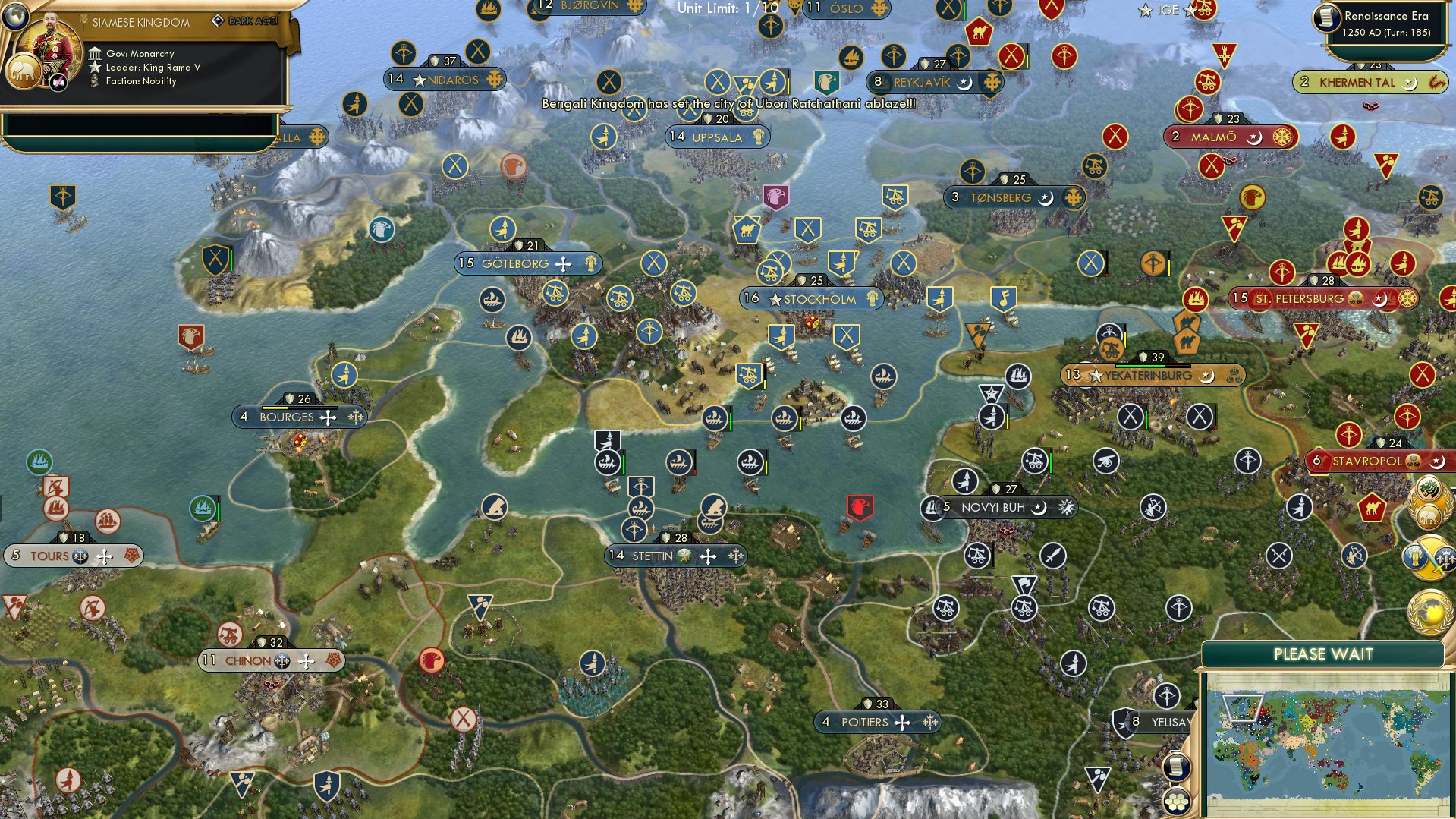
Task: Open Stockholm's city screen via its banner
Action: tap(816, 299)
